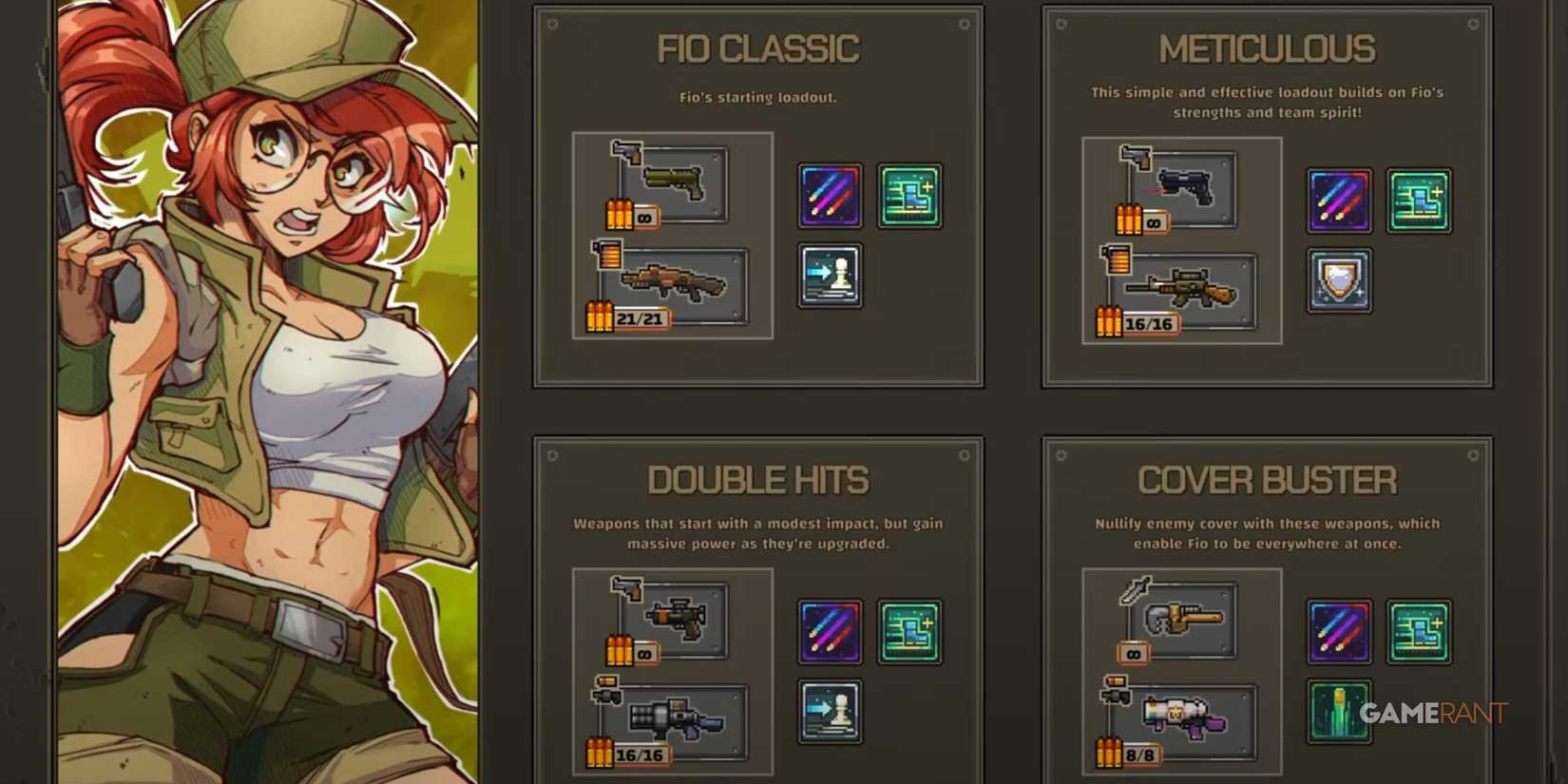Select the Fio Classic loadout panel
This screenshot has height=784, width=1568.
(758, 195)
